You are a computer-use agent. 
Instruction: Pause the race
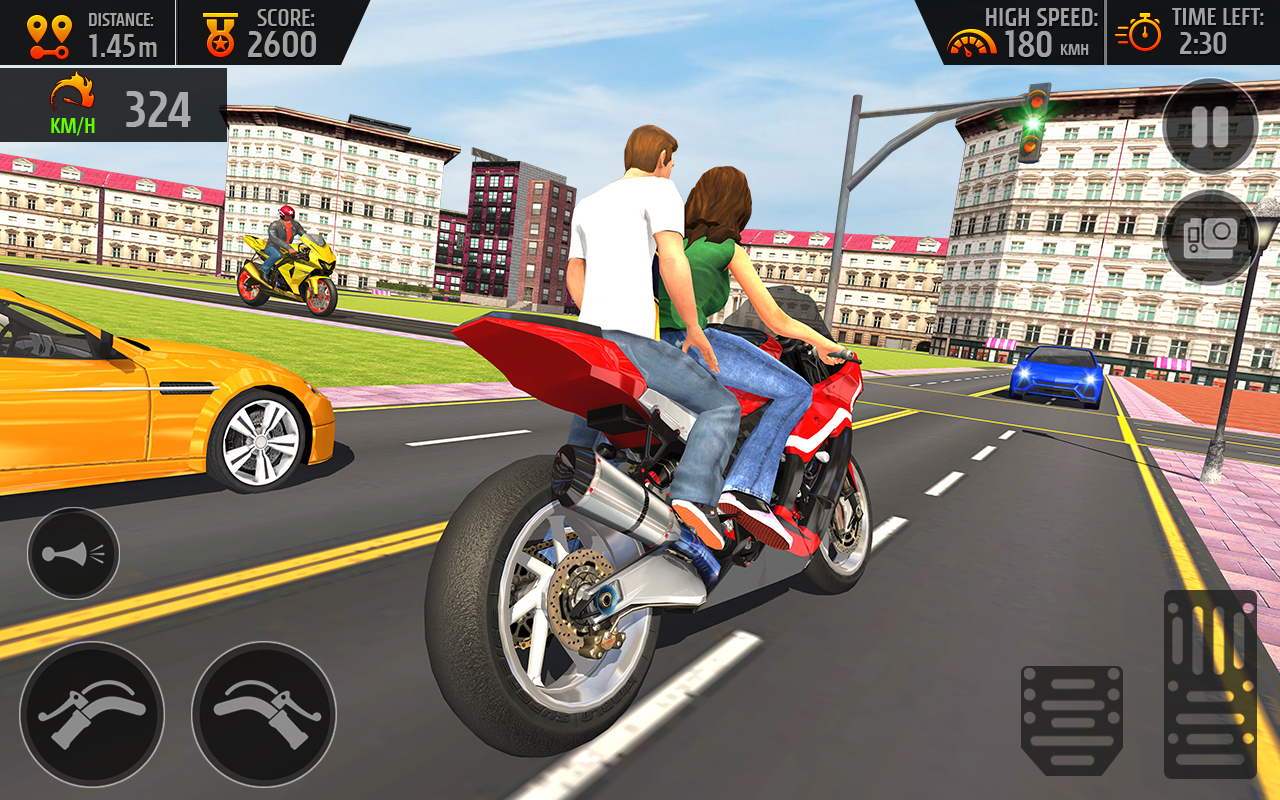(1209, 128)
